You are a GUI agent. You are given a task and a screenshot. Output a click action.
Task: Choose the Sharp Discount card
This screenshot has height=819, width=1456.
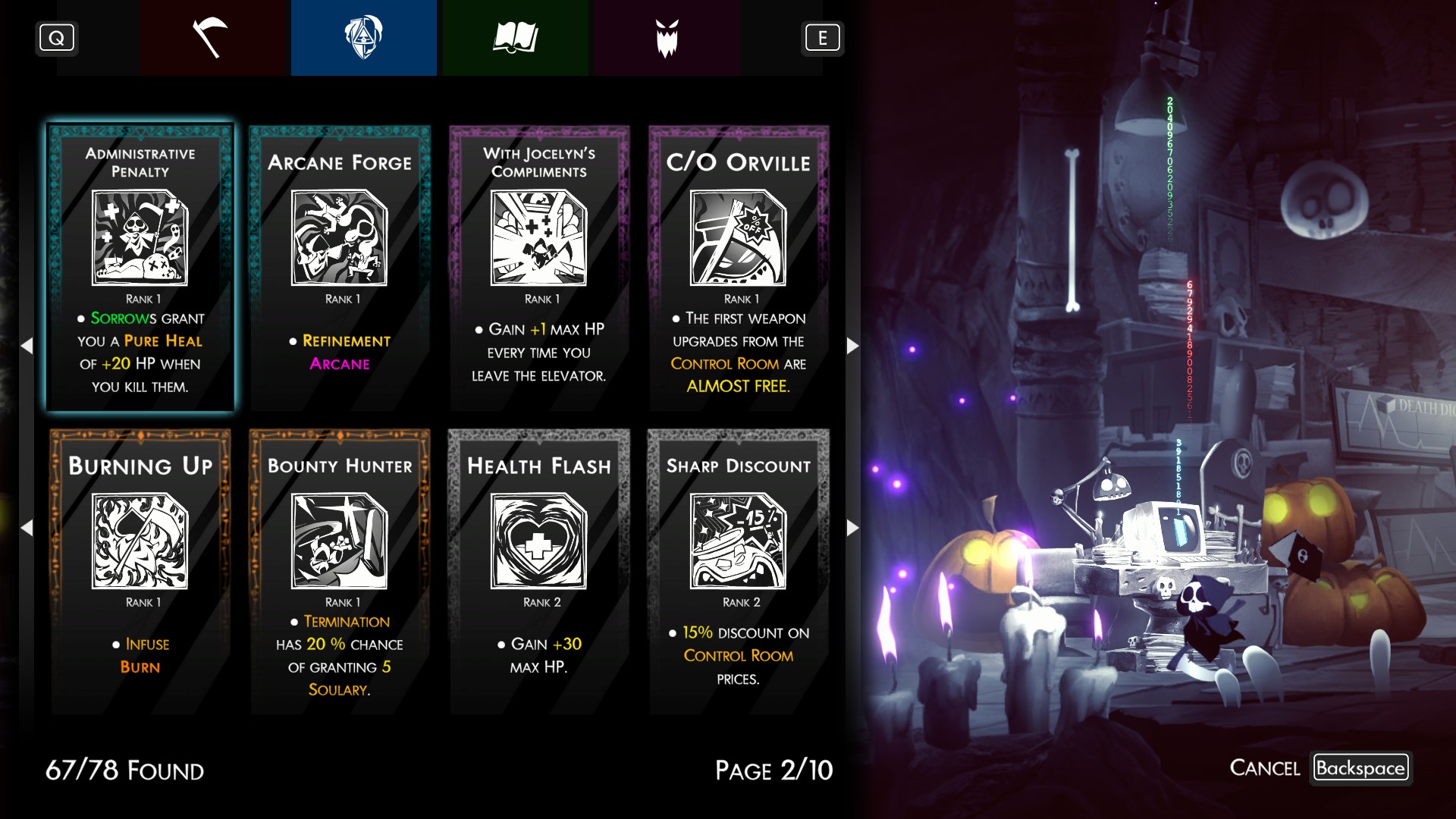pyautogui.click(x=739, y=571)
